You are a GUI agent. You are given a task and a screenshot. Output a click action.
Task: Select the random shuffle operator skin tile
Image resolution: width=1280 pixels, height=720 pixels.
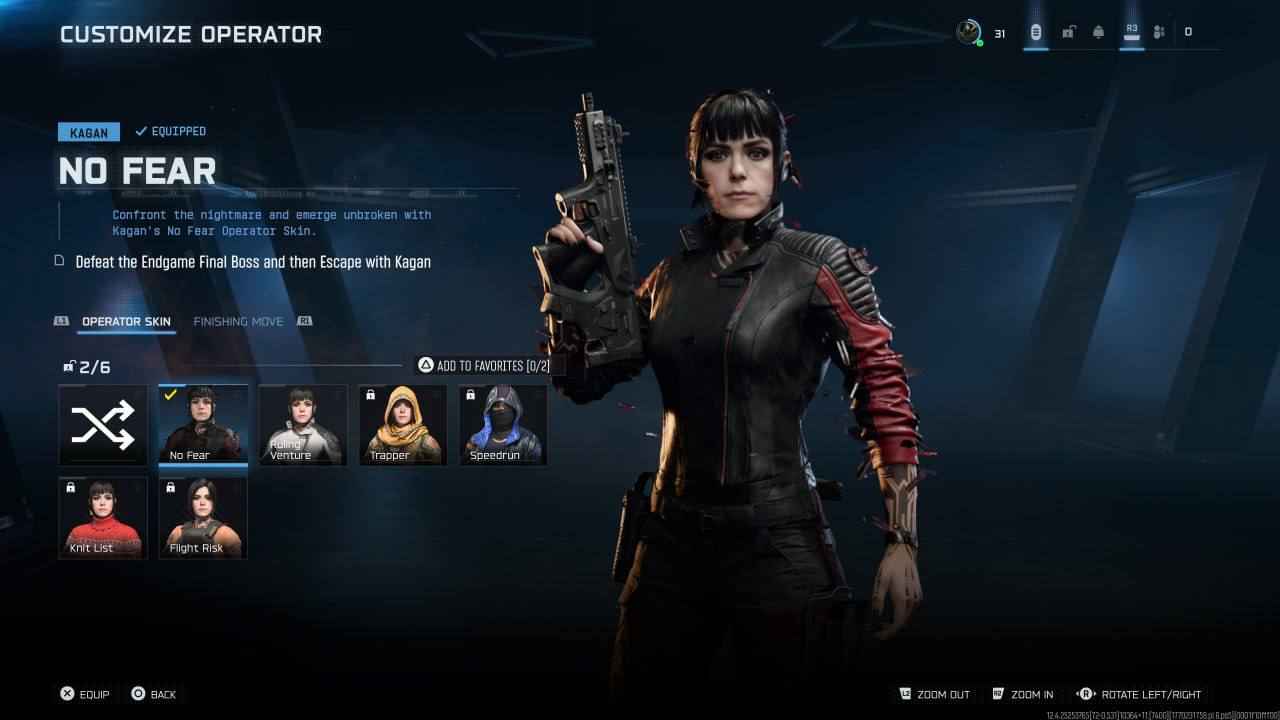[103, 425]
